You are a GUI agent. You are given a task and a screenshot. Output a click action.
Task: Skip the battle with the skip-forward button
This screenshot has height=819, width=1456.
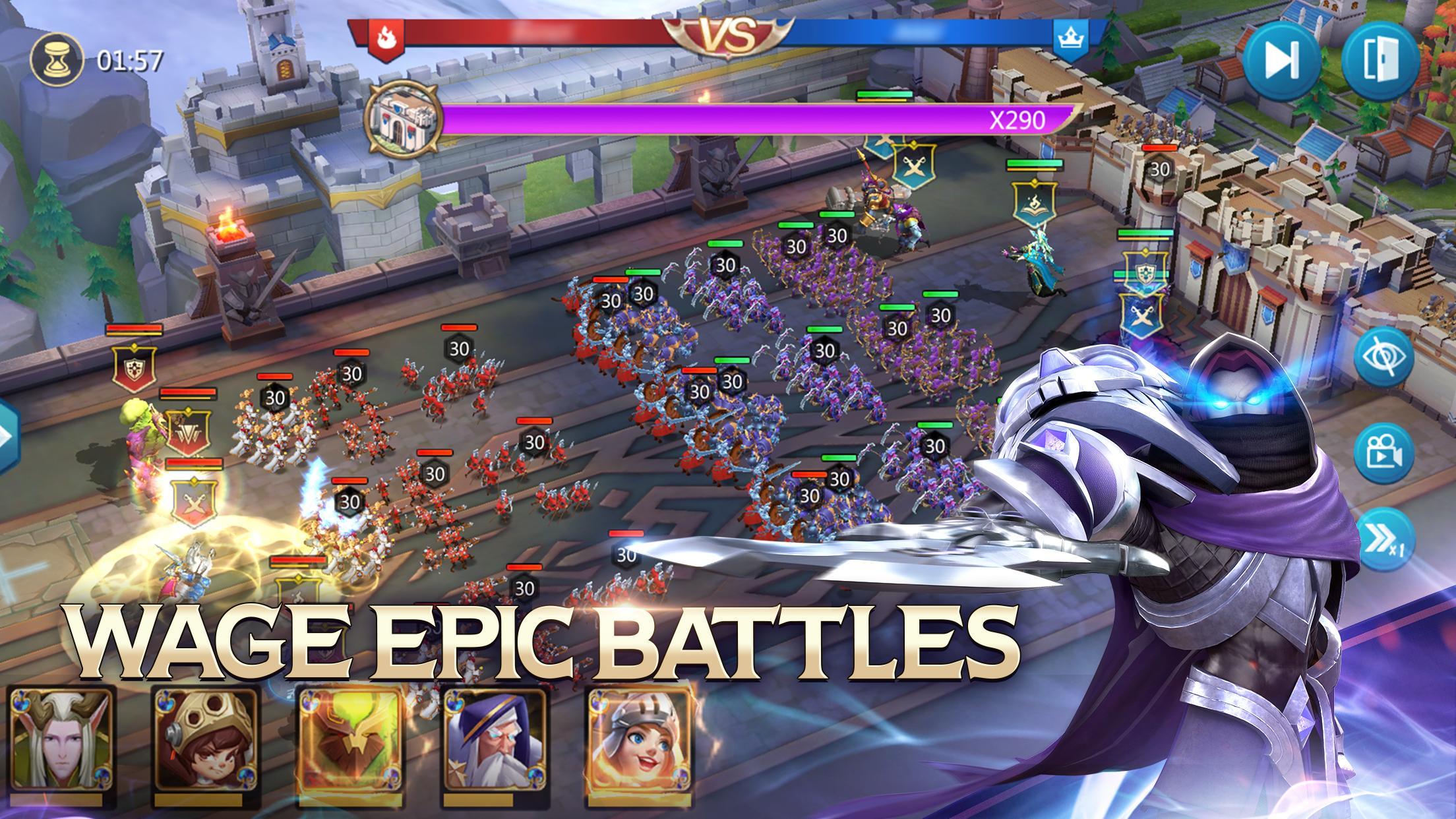pyautogui.click(x=1282, y=62)
